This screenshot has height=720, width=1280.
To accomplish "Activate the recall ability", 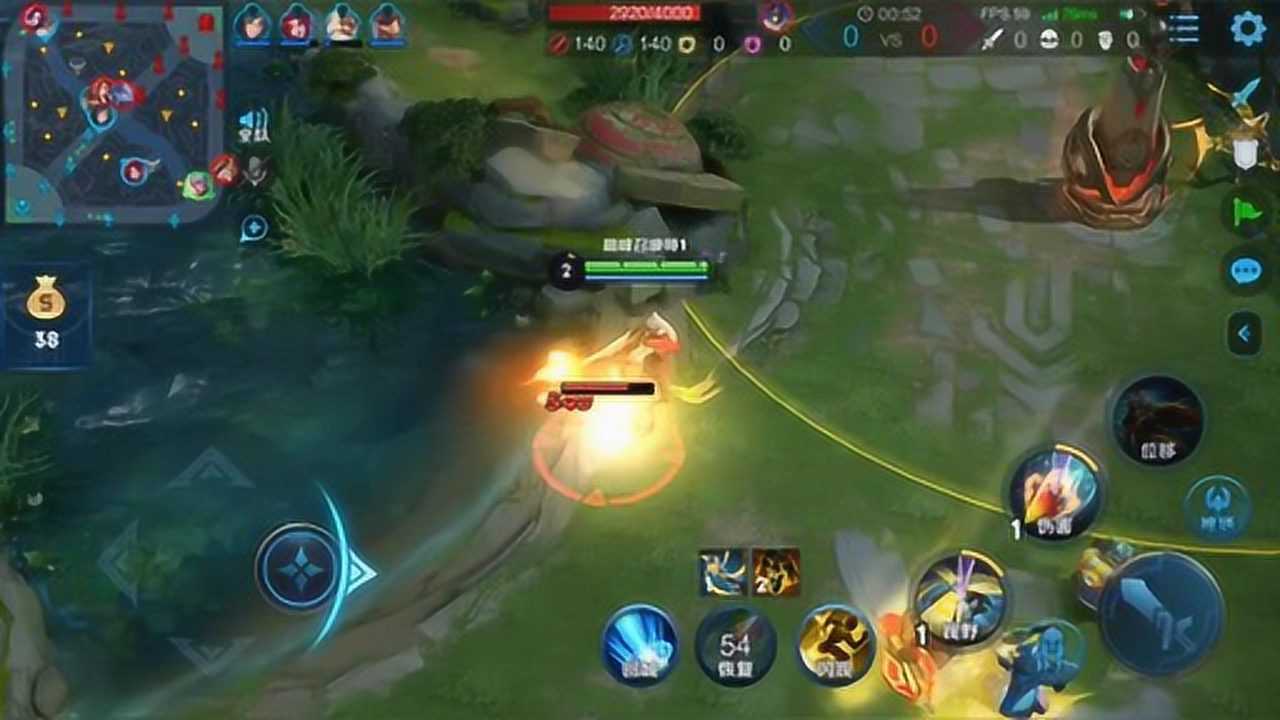I will [x=640, y=645].
